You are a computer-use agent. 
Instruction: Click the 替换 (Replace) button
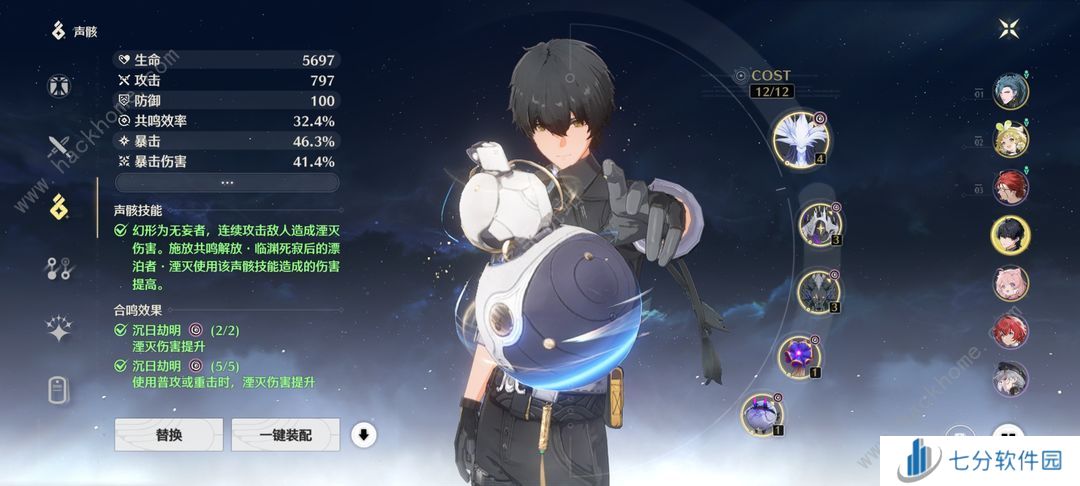coord(168,435)
